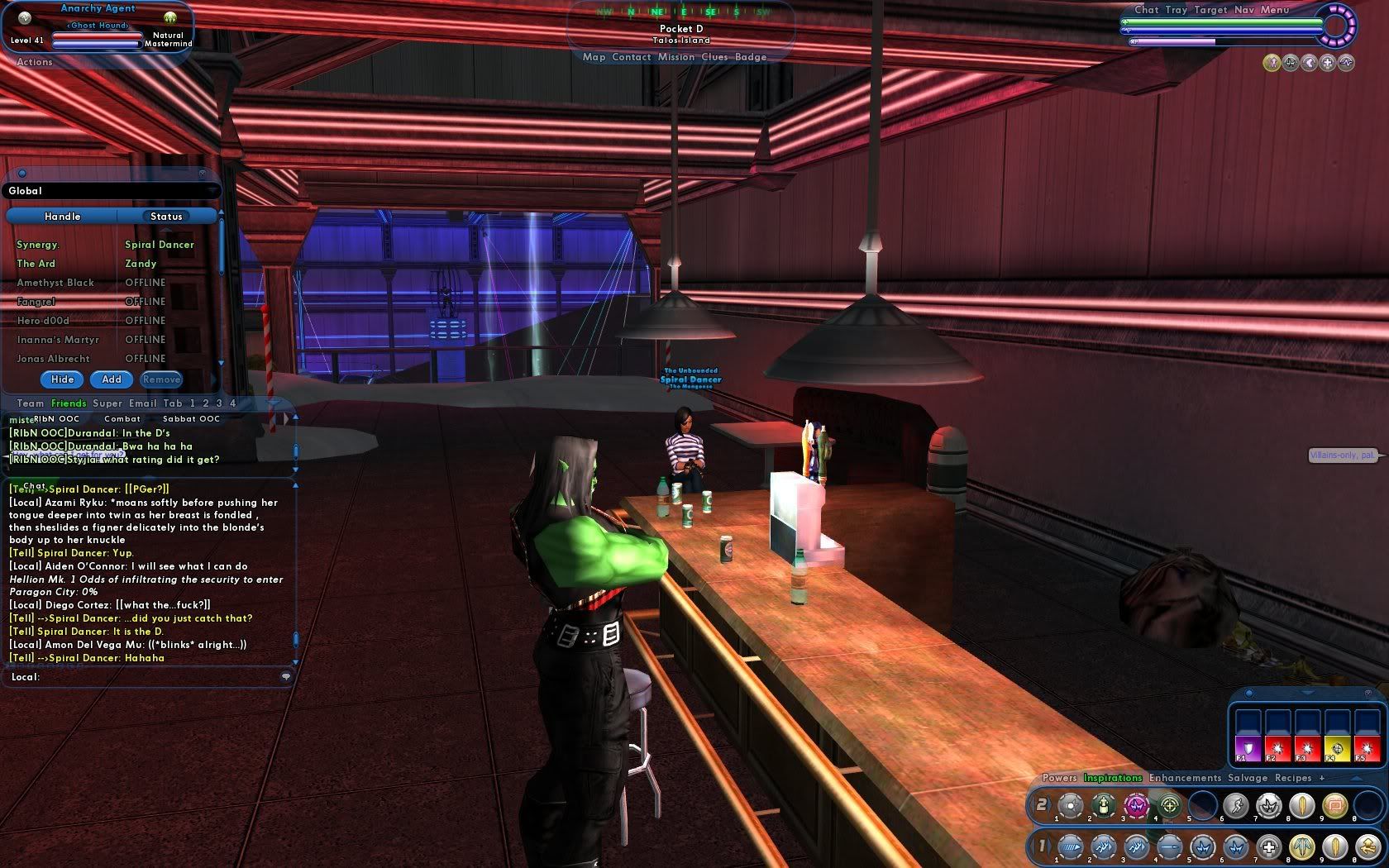Open the Global friends list dropdown

tap(112, 191)
